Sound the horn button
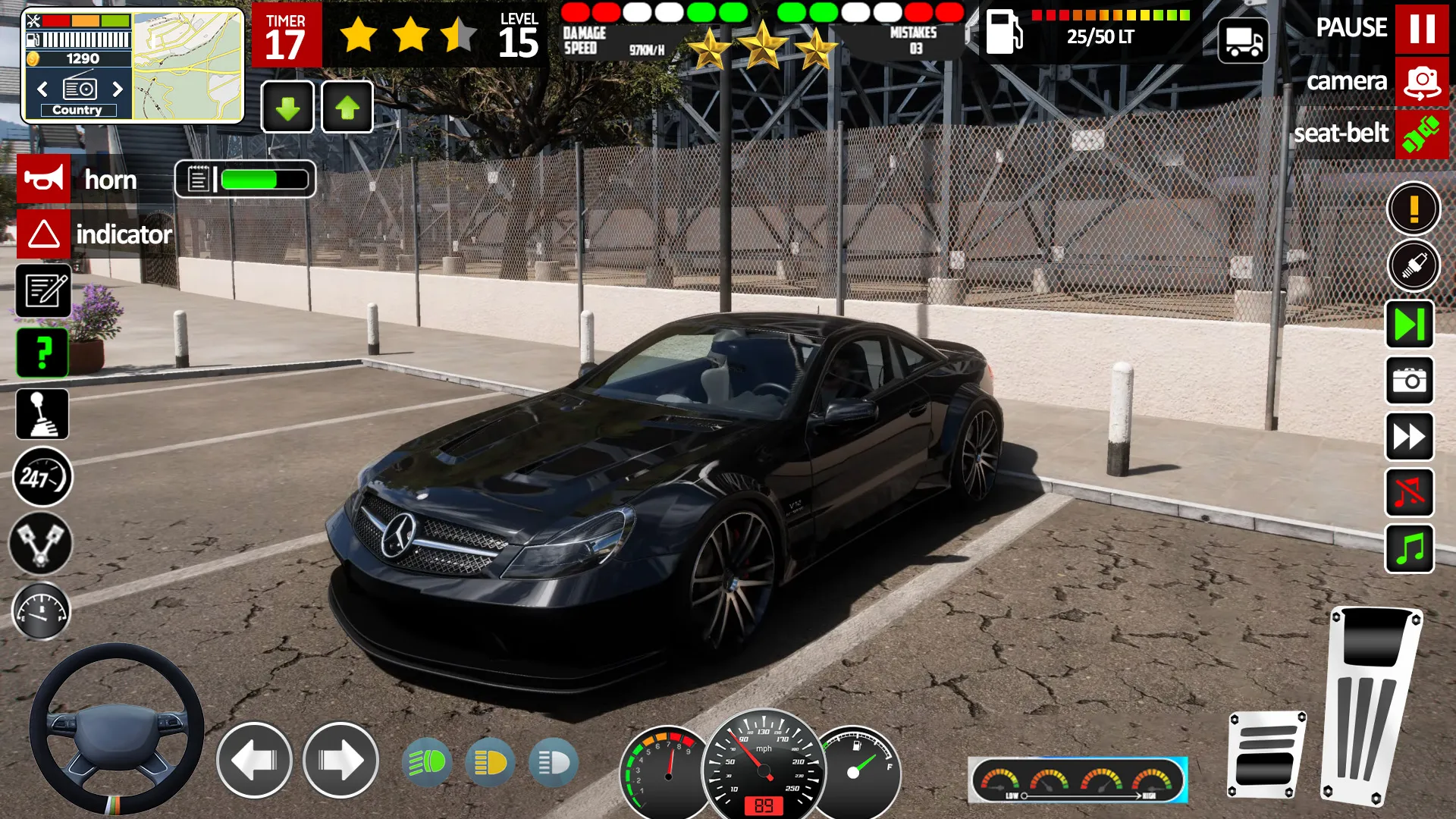The width and height of the screenshot is (1456, 819). tap(44, 179)
